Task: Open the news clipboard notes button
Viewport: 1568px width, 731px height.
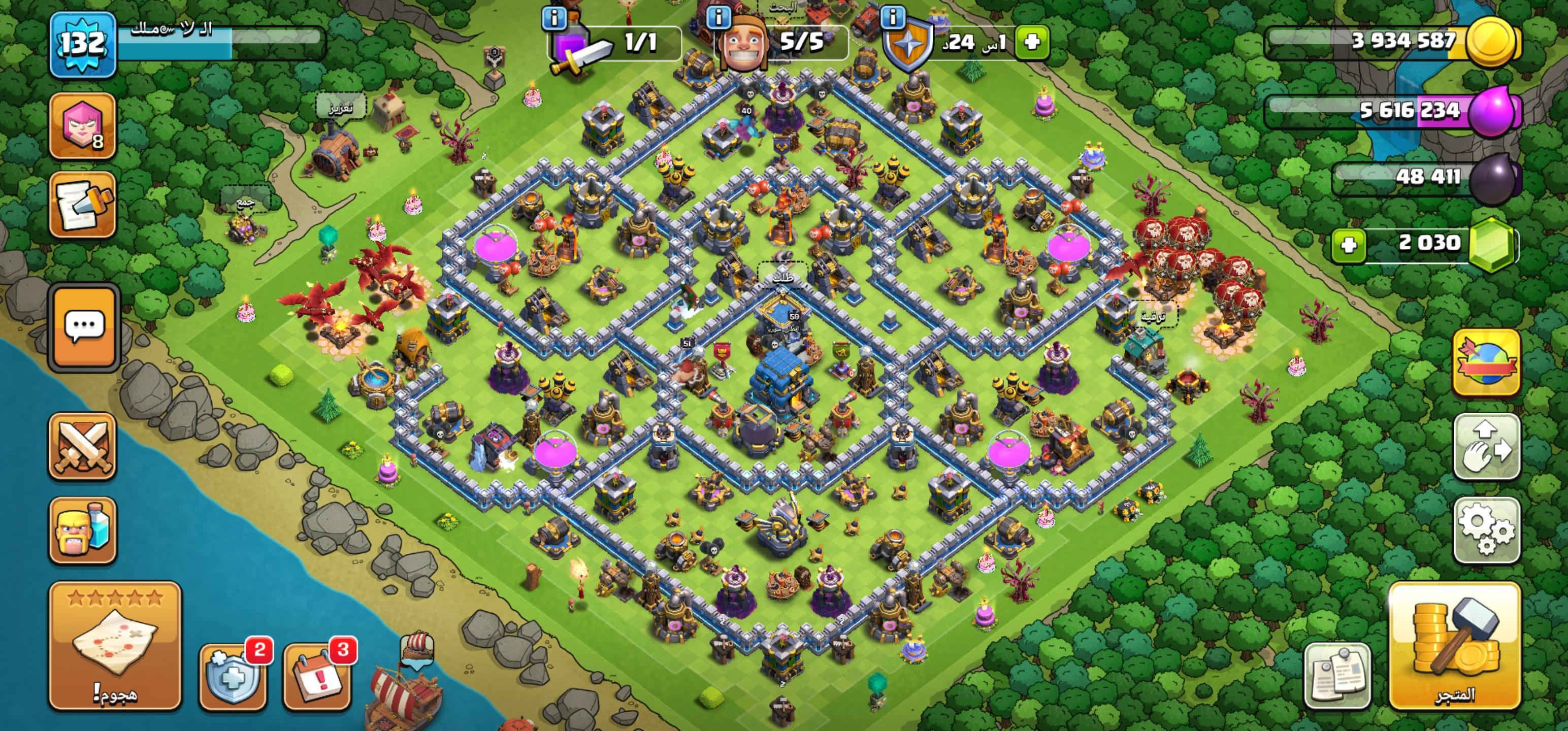Action: tap(1337, 676)
